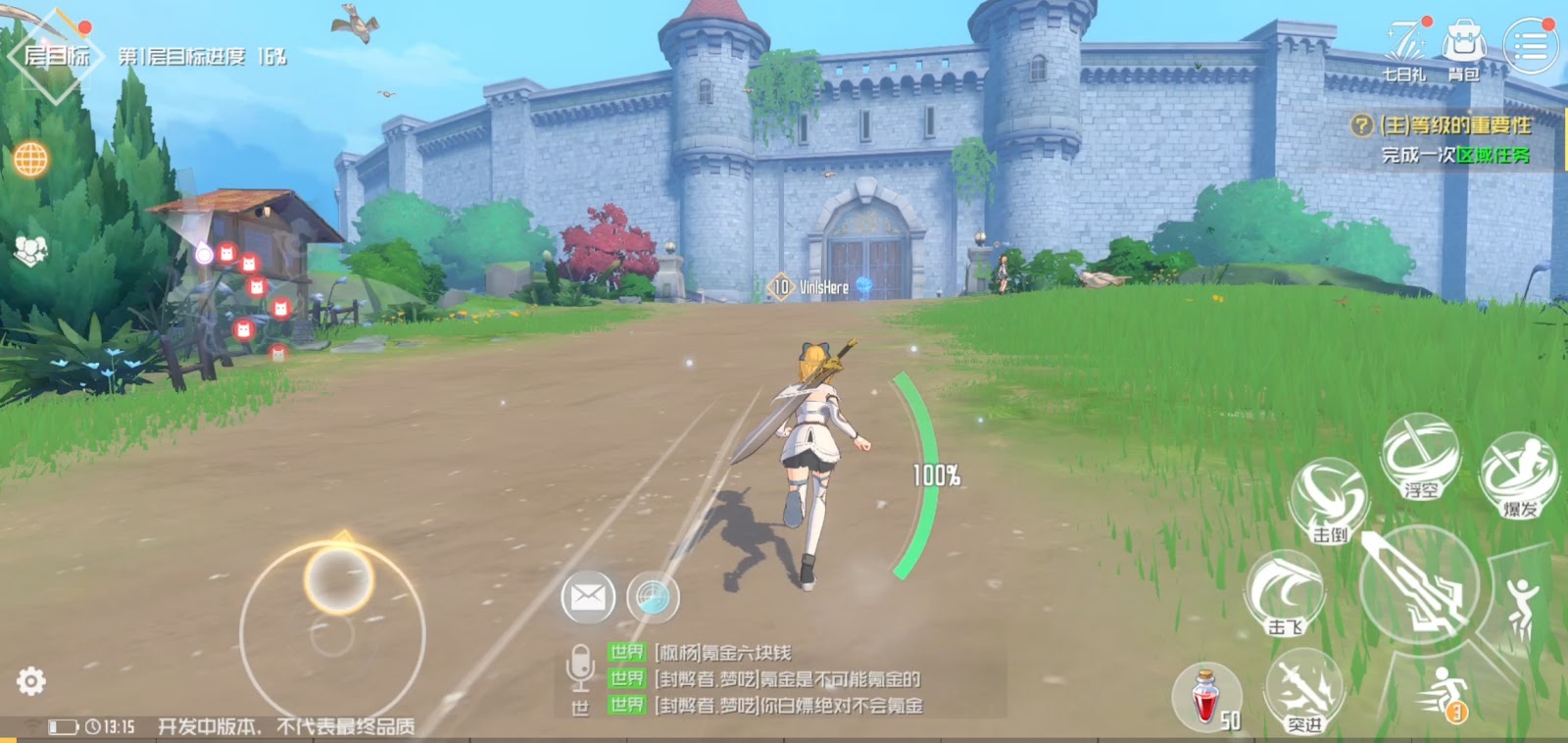
Task: Use the red health potion
Action: coord(1206,696)
